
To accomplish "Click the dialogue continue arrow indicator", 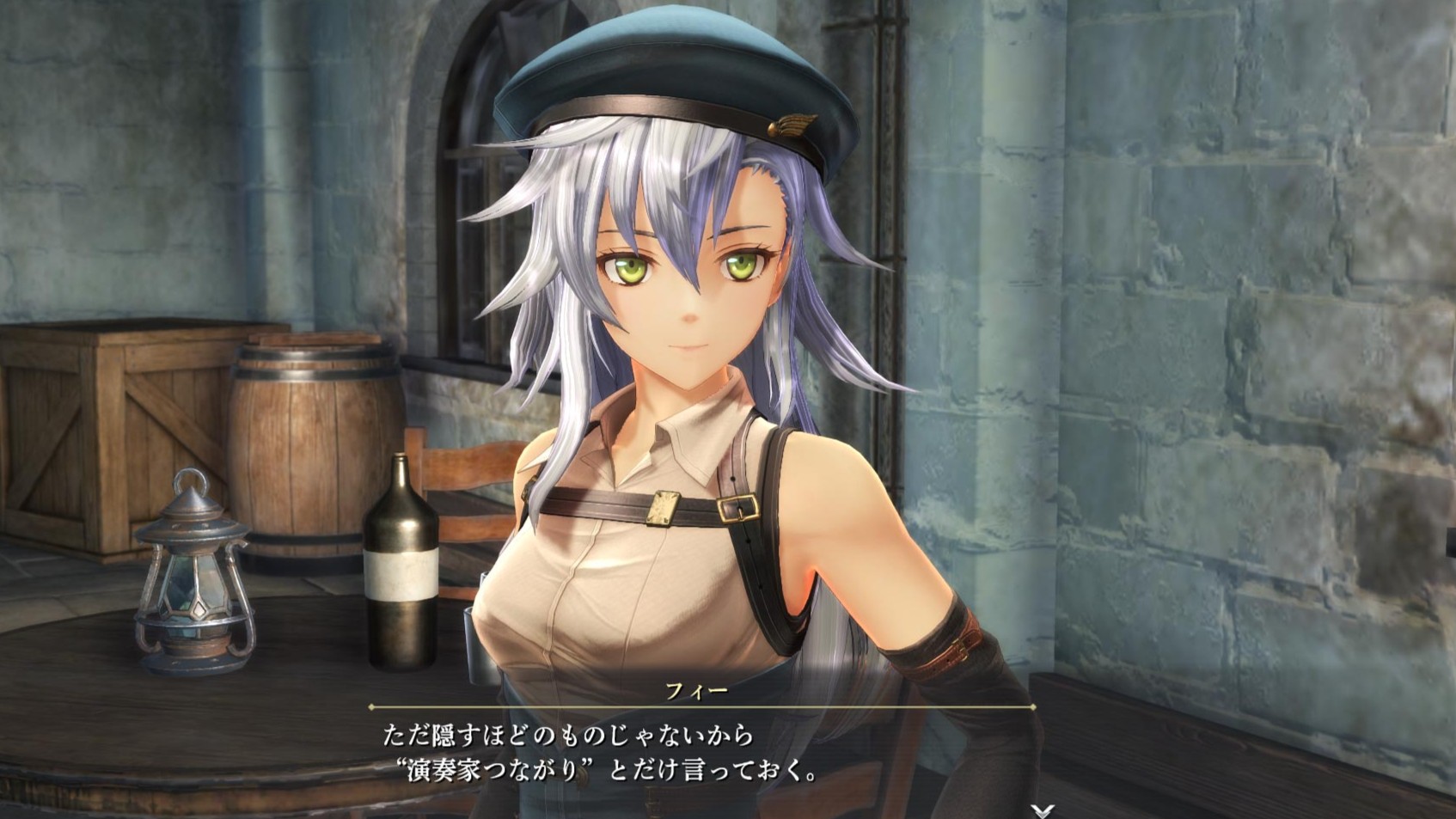I will click(1042, 810).
